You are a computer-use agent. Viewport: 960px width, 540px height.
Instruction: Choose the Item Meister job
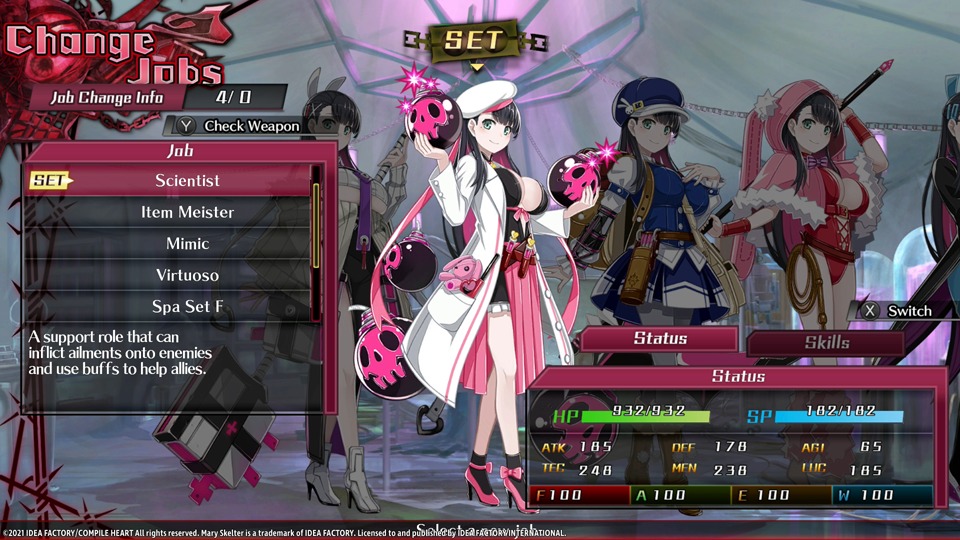[187, 212]
